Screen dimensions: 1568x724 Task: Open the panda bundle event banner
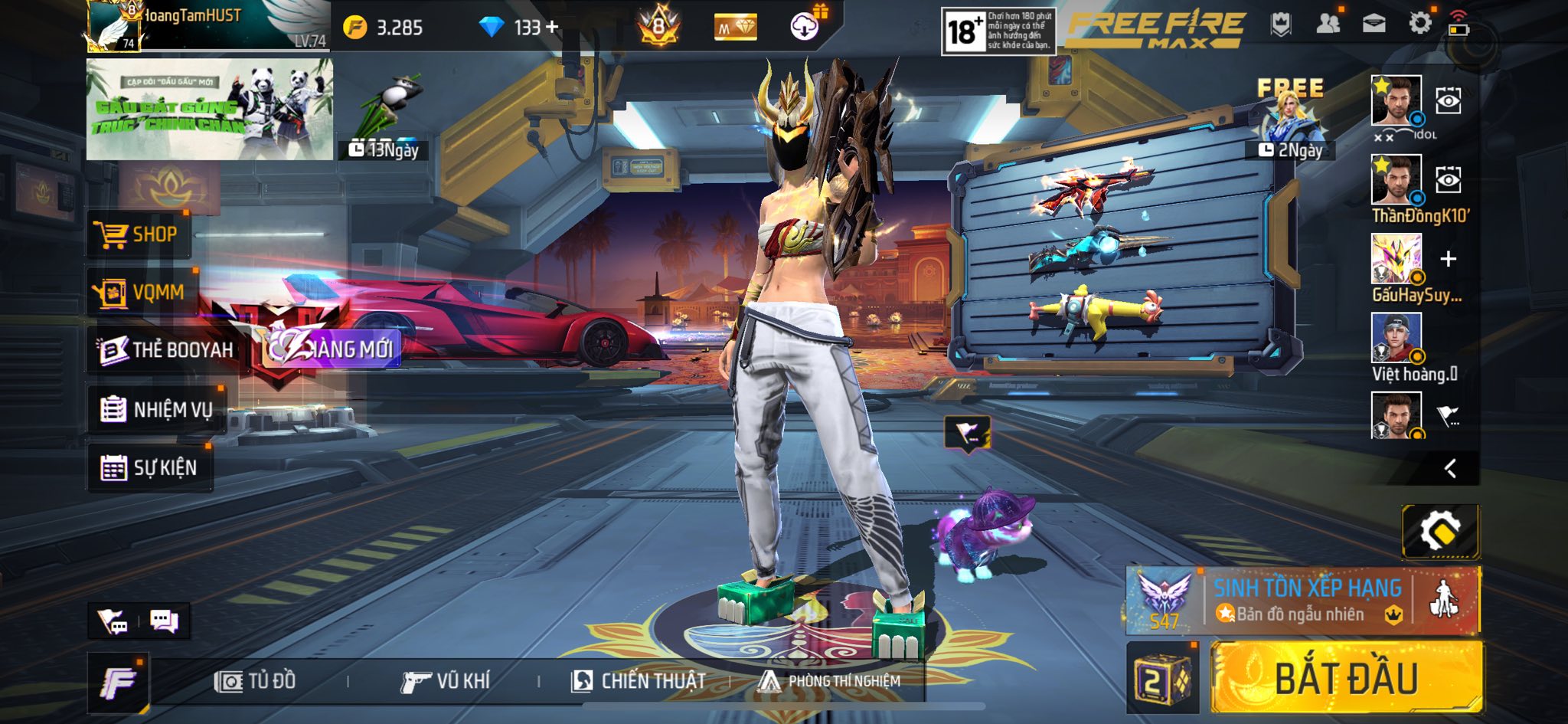click(x=209, y=110)
